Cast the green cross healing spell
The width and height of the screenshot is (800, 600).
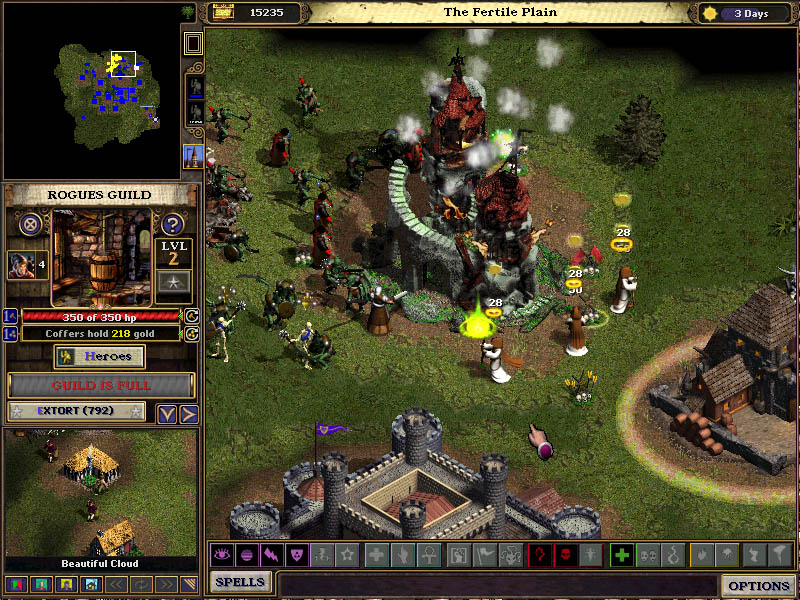point(621,554)
